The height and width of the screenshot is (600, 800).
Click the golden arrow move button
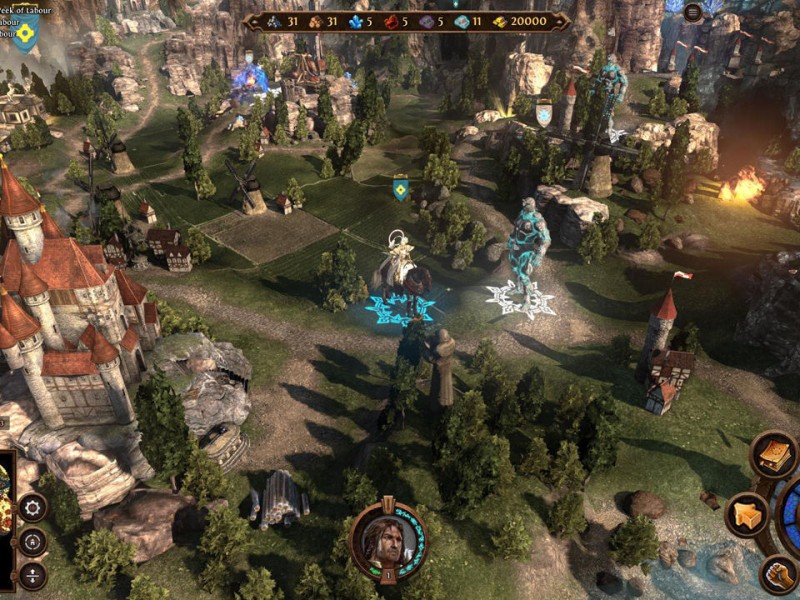[x=747, y=515]
